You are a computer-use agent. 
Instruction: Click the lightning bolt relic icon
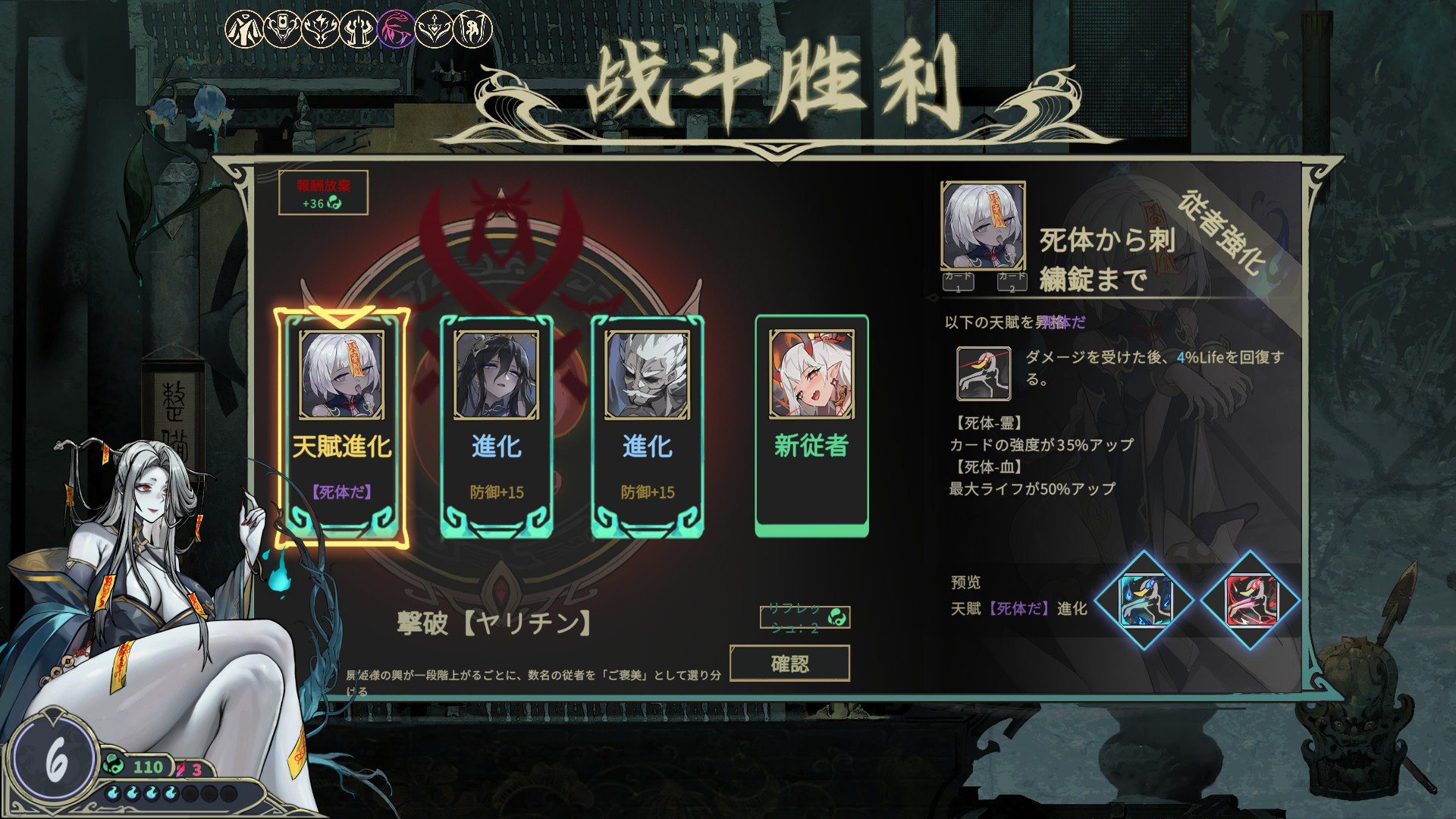pos(321,30)
